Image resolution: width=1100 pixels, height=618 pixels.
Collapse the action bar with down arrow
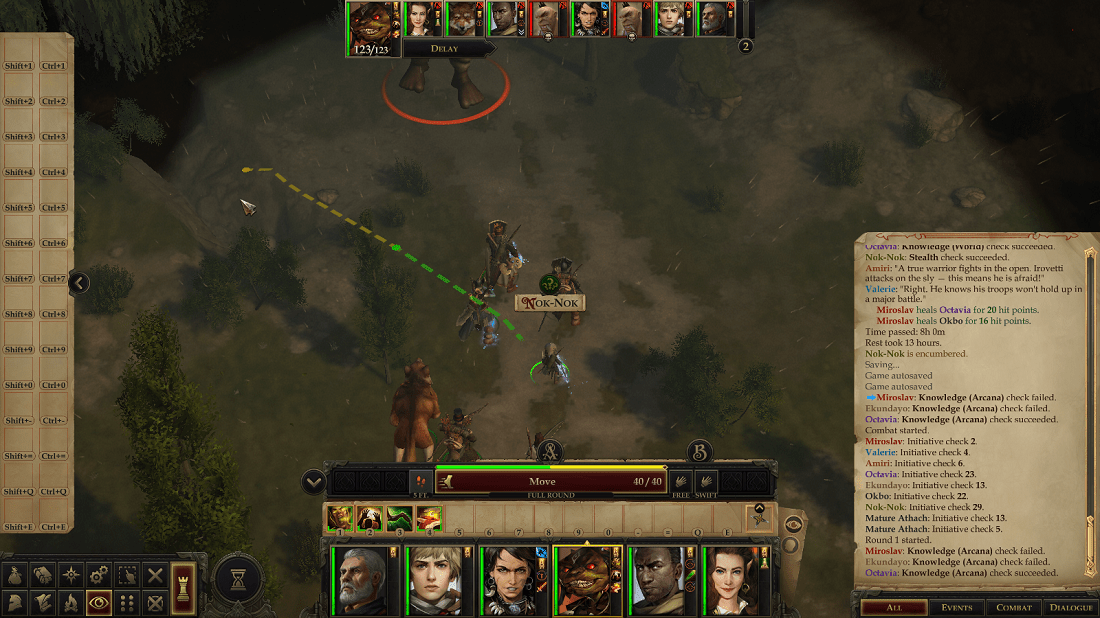pos(314,483)
